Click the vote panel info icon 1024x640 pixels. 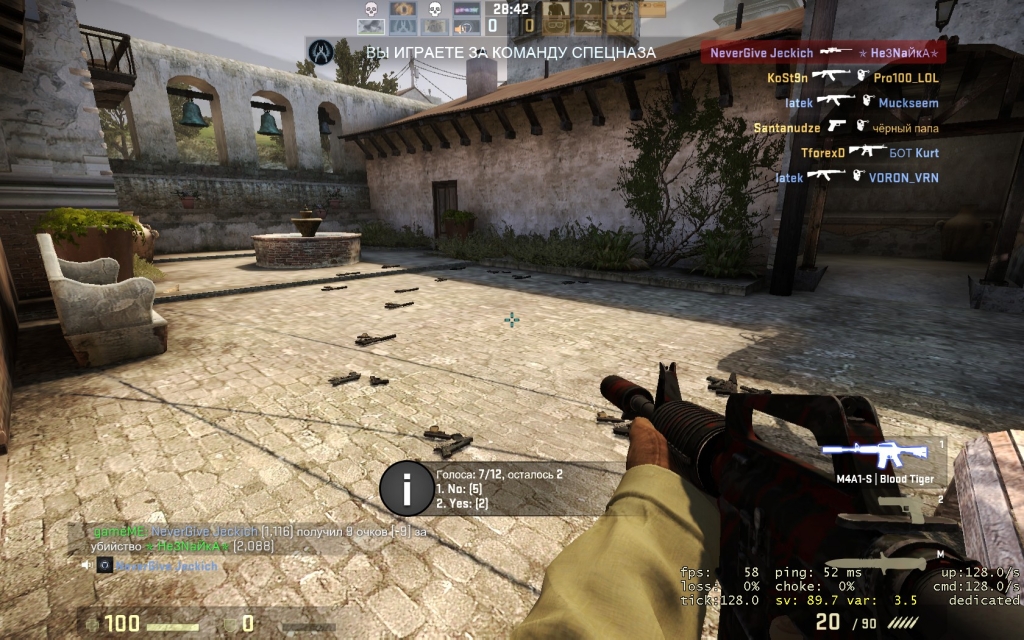pyautogui.click(x=406, y=489)
